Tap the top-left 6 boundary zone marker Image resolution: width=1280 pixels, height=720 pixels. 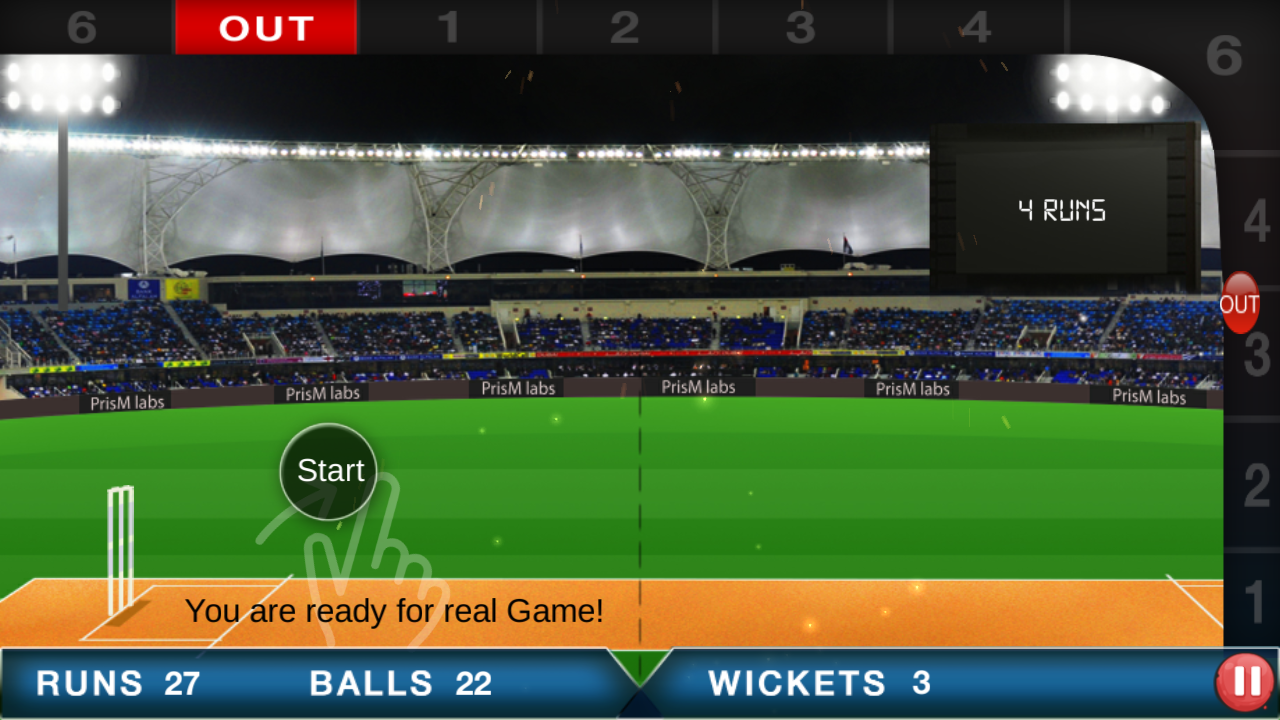tap(83, 27)
